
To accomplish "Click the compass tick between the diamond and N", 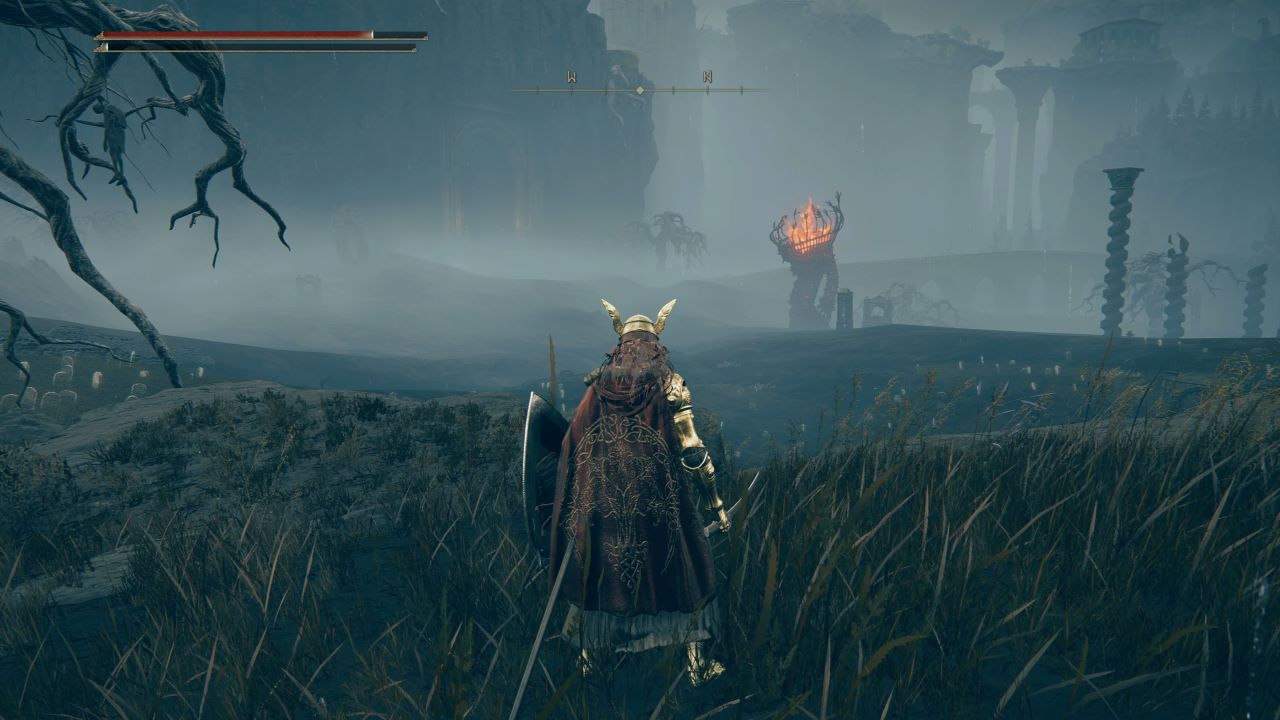I will [x=675, y=88].
